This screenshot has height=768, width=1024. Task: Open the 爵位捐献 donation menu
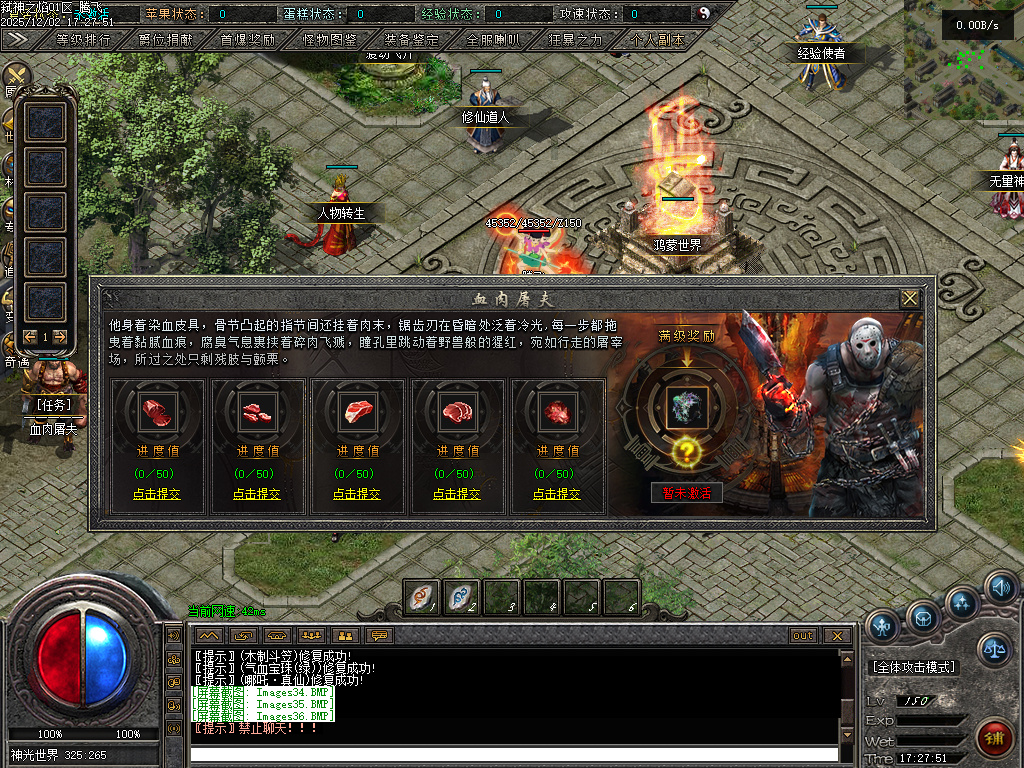pos(167,41)
